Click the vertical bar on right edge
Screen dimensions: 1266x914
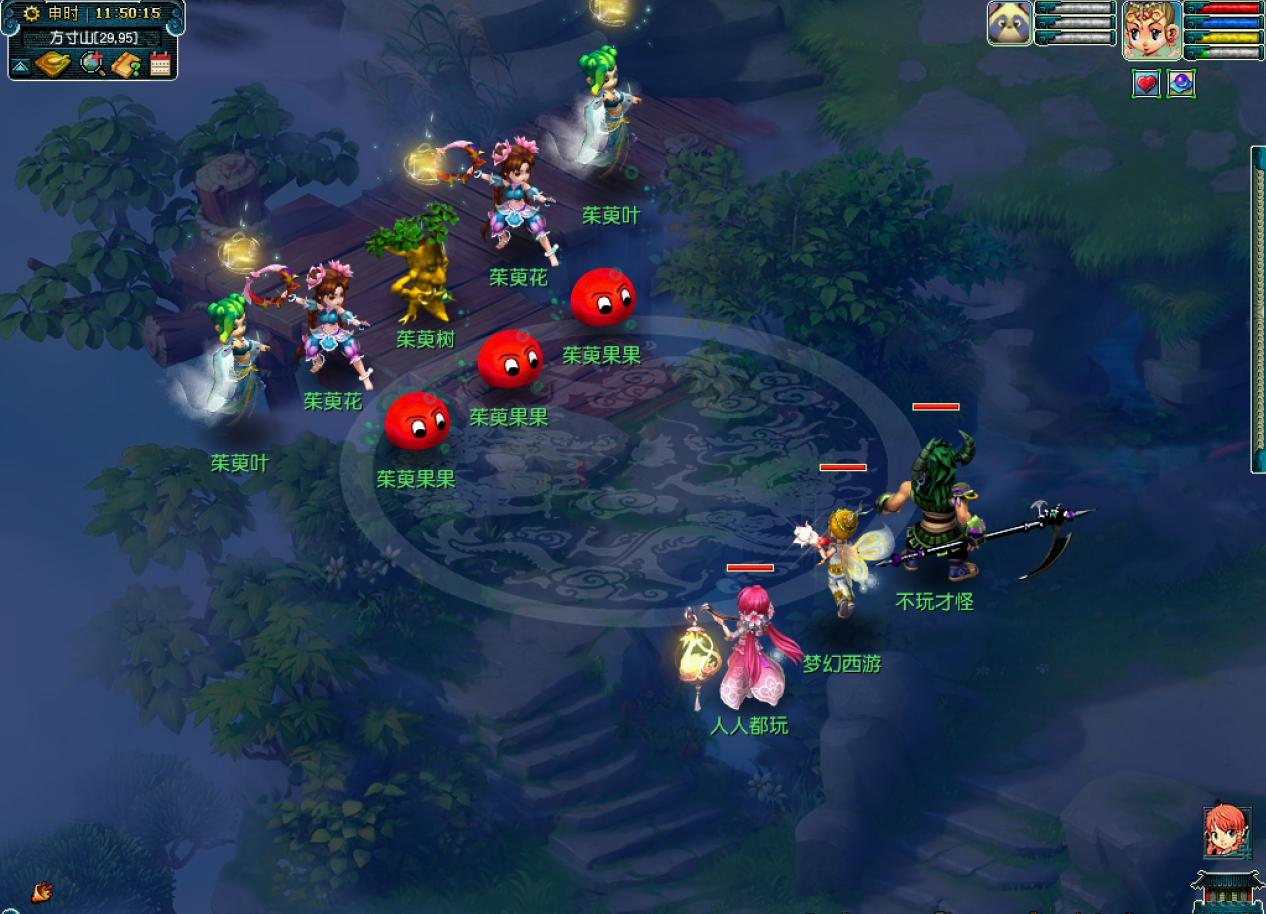coord(1258,309)
